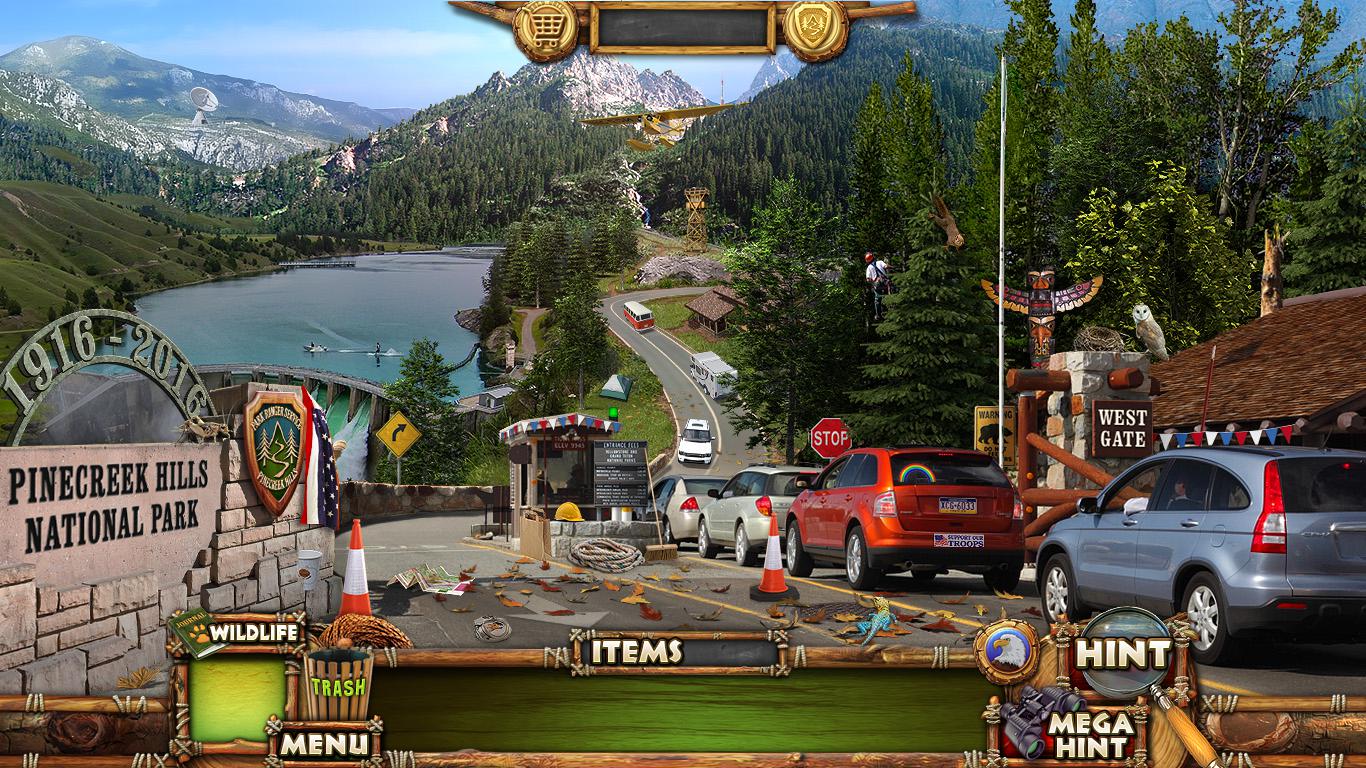Viewport: 1366px width, 768px height.
Task: Click the gold ranger badge icon
Action: 816,29
